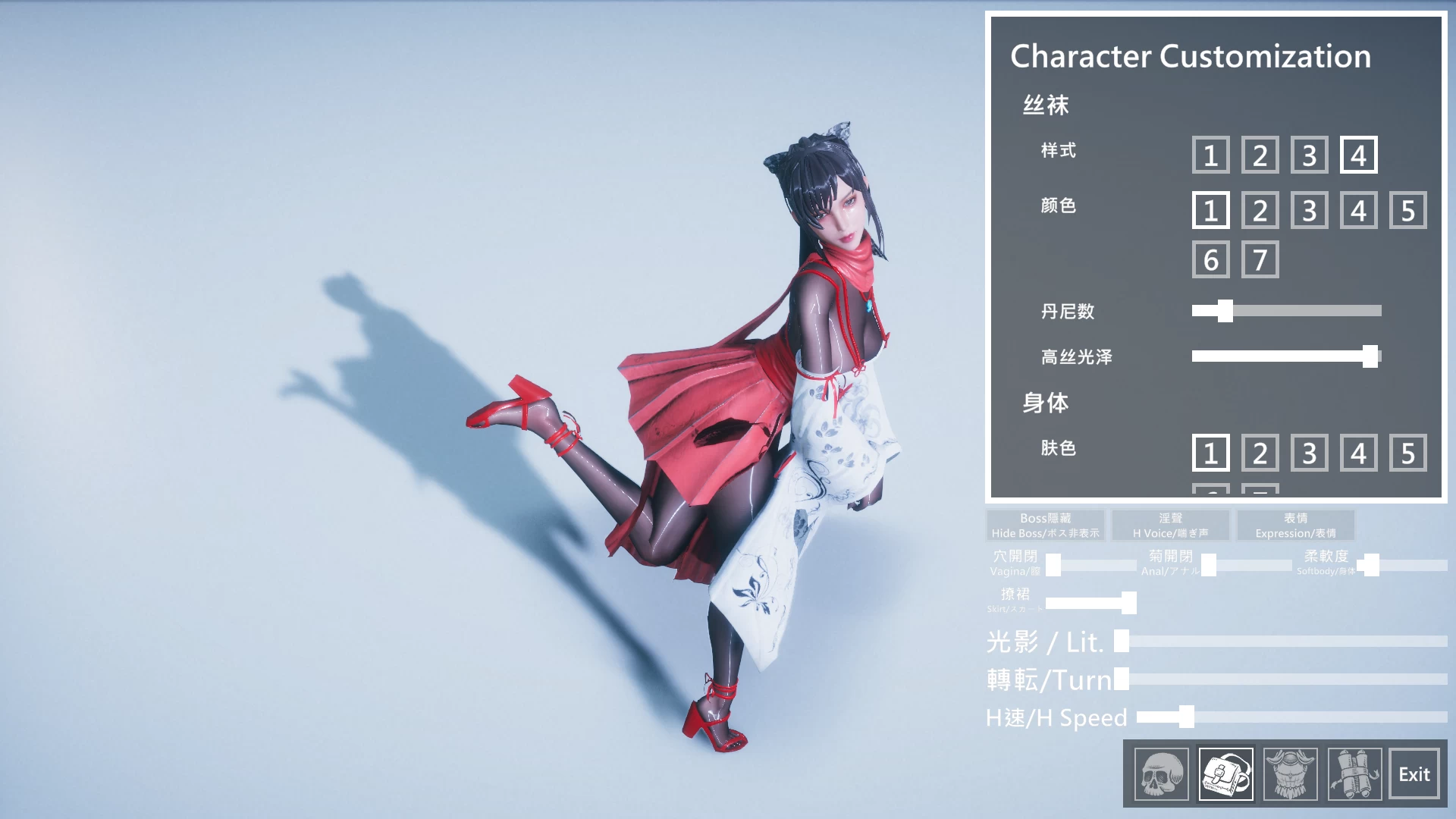This screenshot has width=1456, height=819.
Task: Click the schoolbag icon in the bottom toolbar
Action: [x=1228, y=773]
